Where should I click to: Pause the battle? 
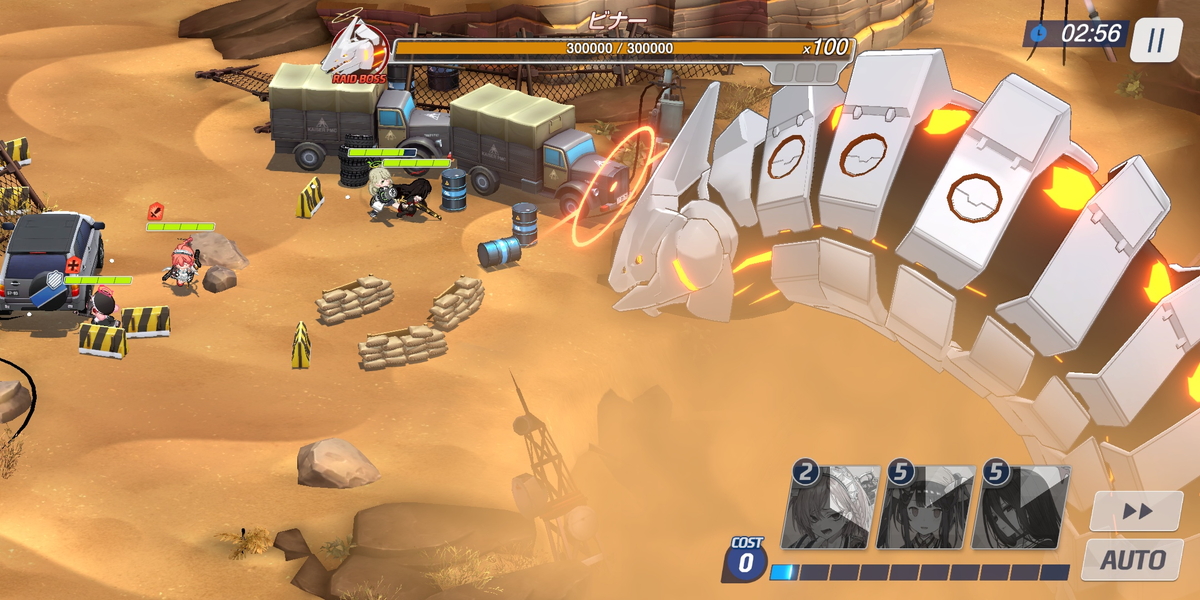1156,41
